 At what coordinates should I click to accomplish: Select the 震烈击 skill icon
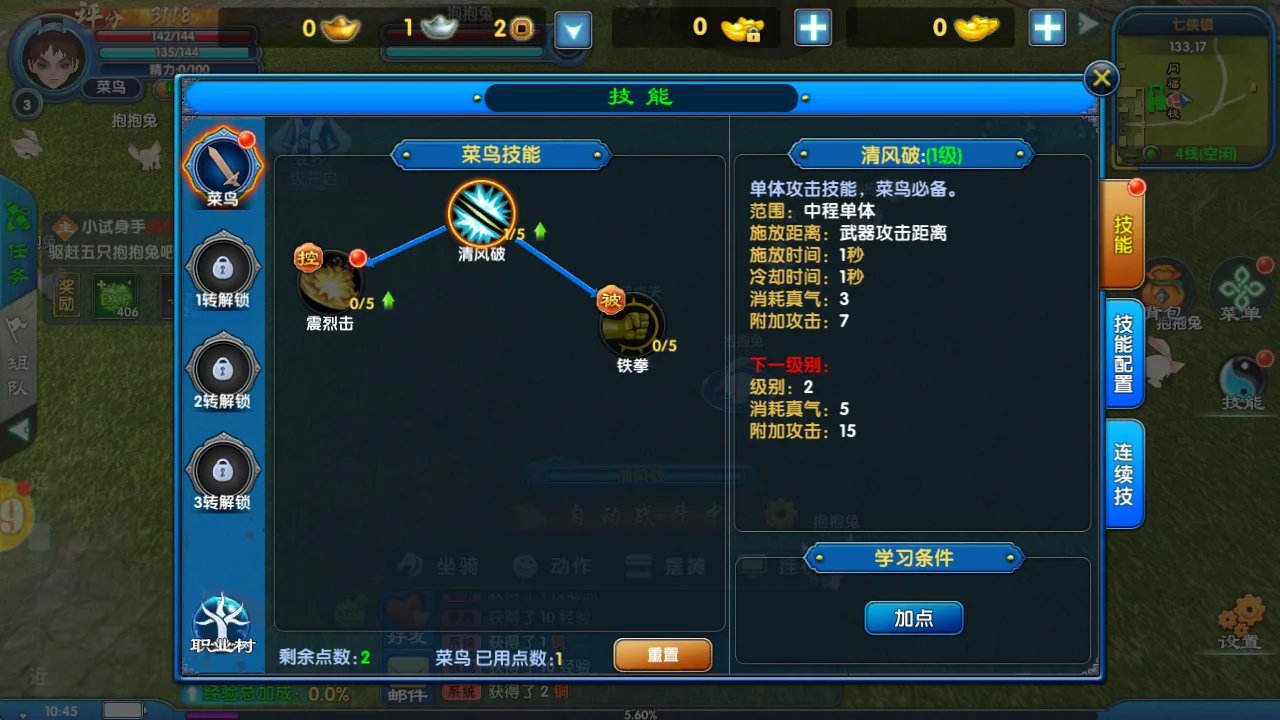point(329,287)
